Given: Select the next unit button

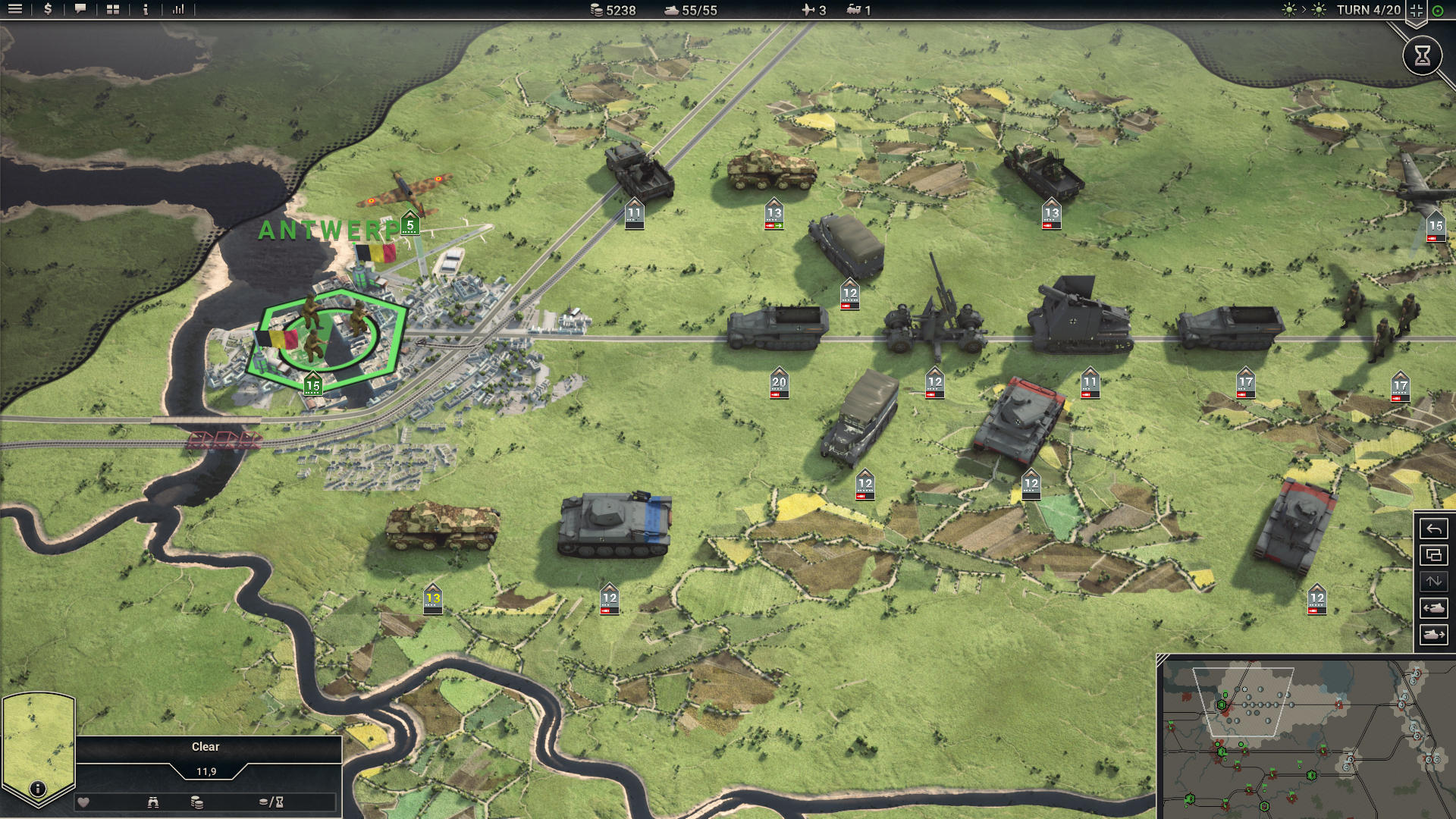Looking at the screenshot, I should pyautogui.click(x=1433, y=635).
